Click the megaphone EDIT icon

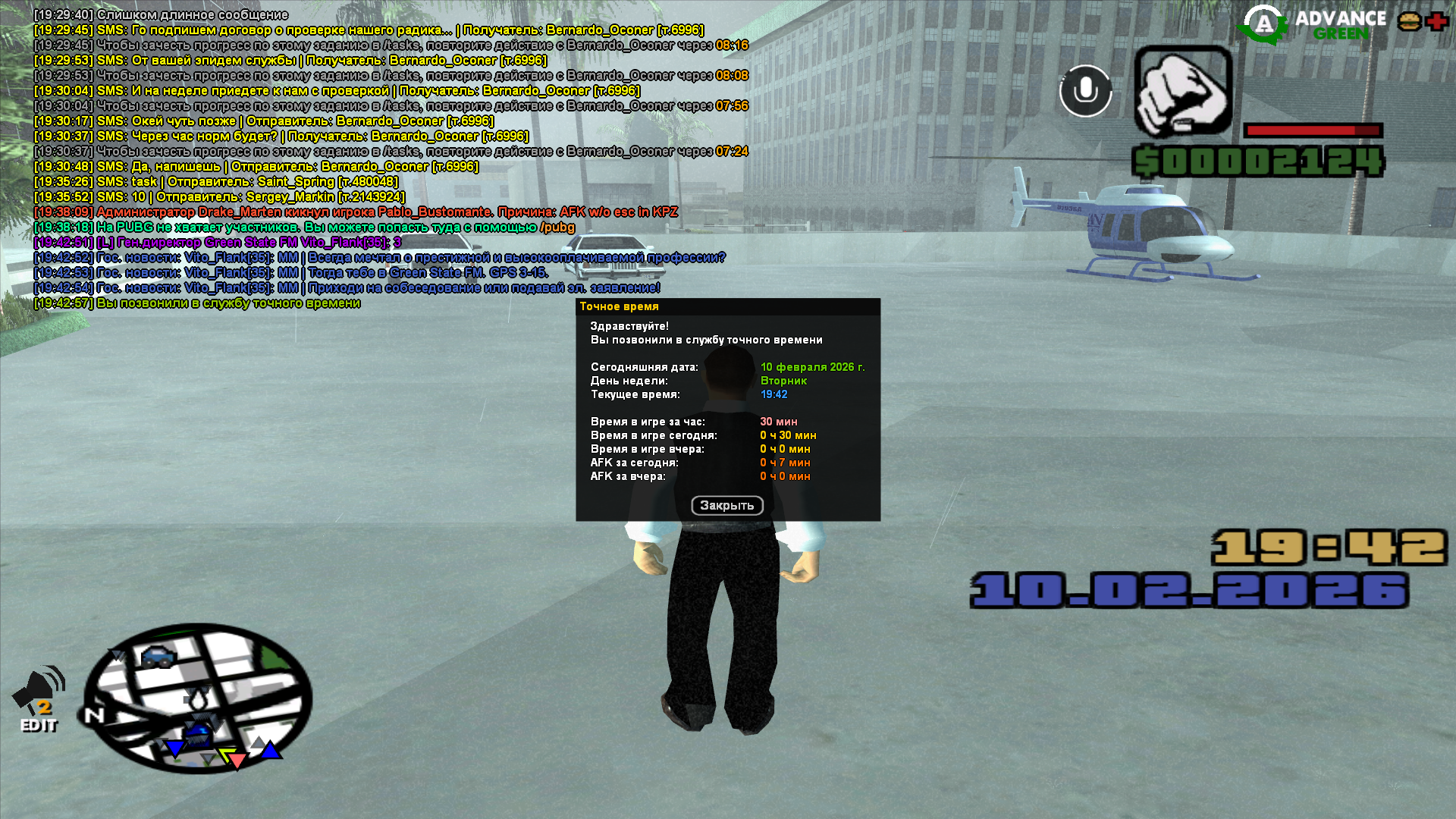(x=39, y=699)
